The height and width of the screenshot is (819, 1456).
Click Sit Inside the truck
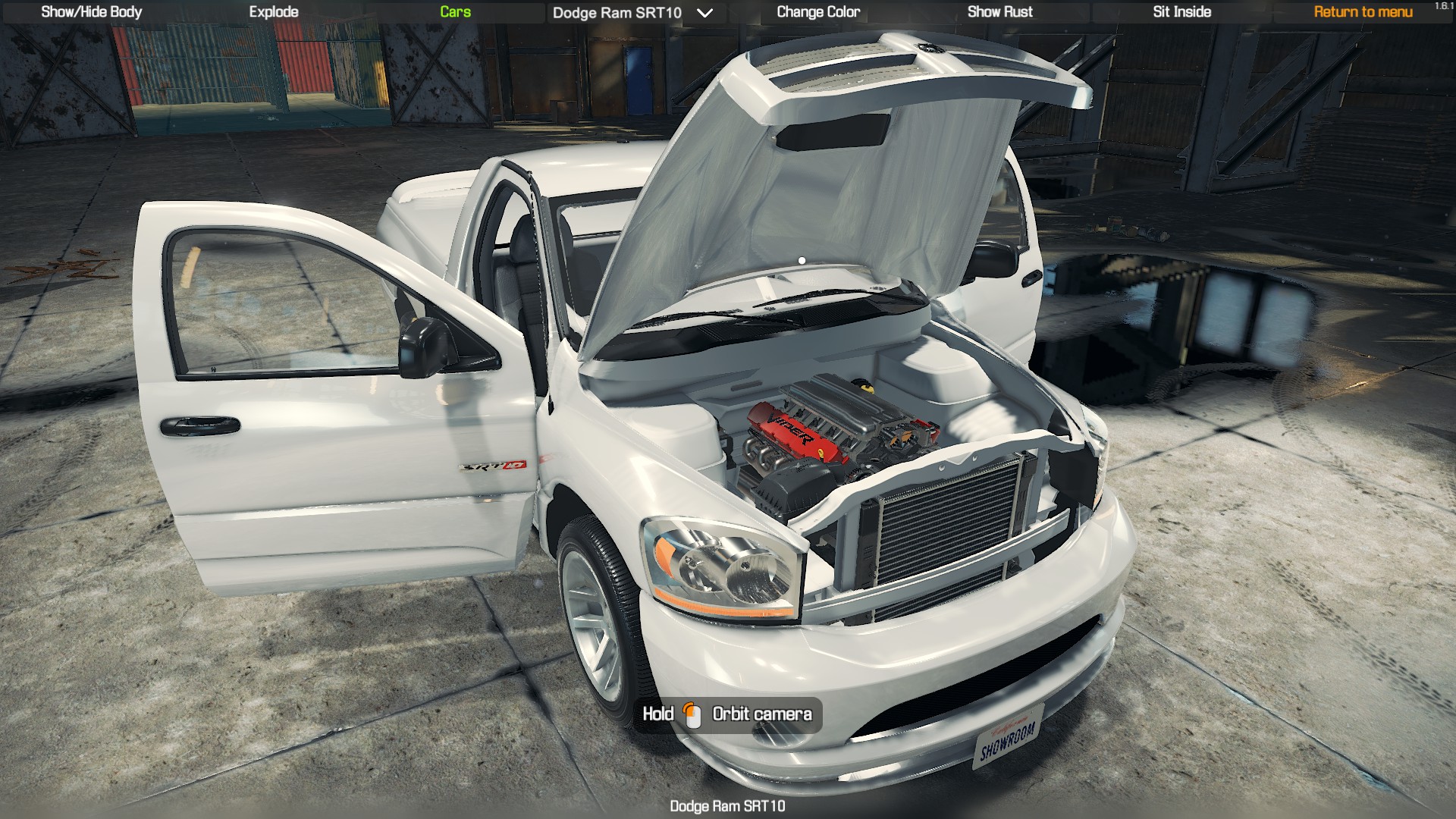point(1181,11)
